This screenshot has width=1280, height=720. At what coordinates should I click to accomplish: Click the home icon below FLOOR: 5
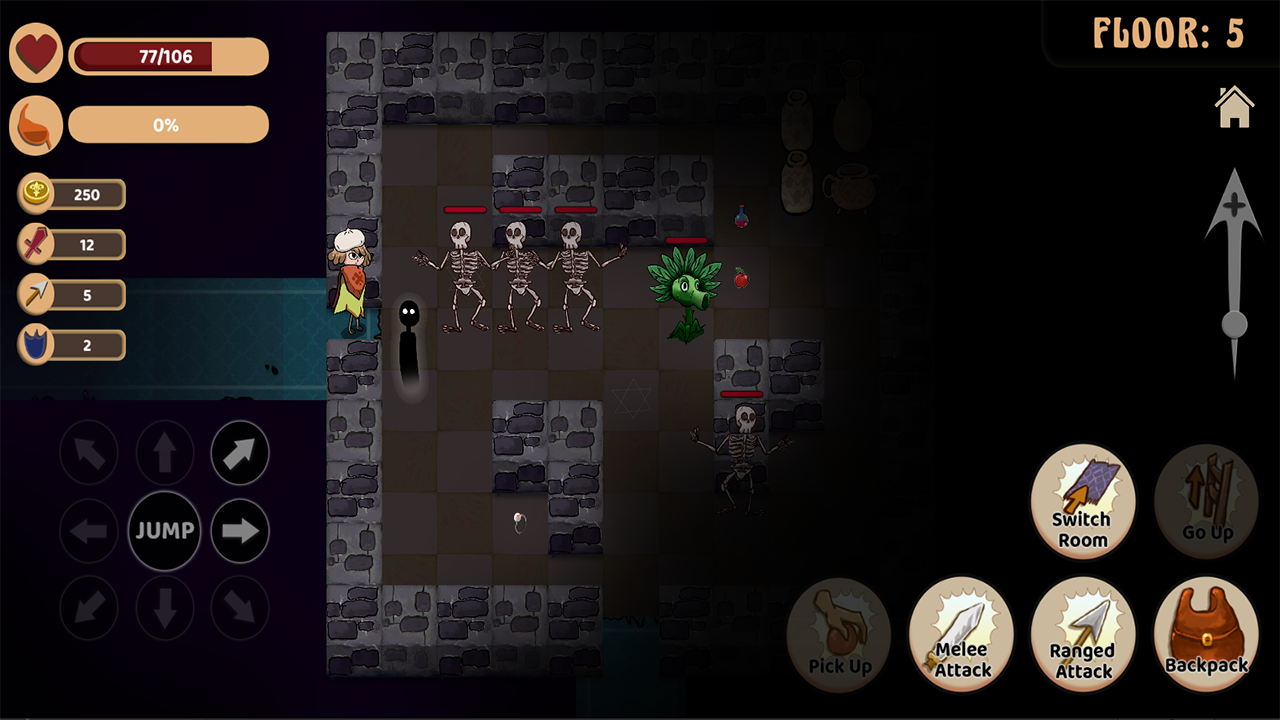pyautogui.click(x=1234, y=107)
